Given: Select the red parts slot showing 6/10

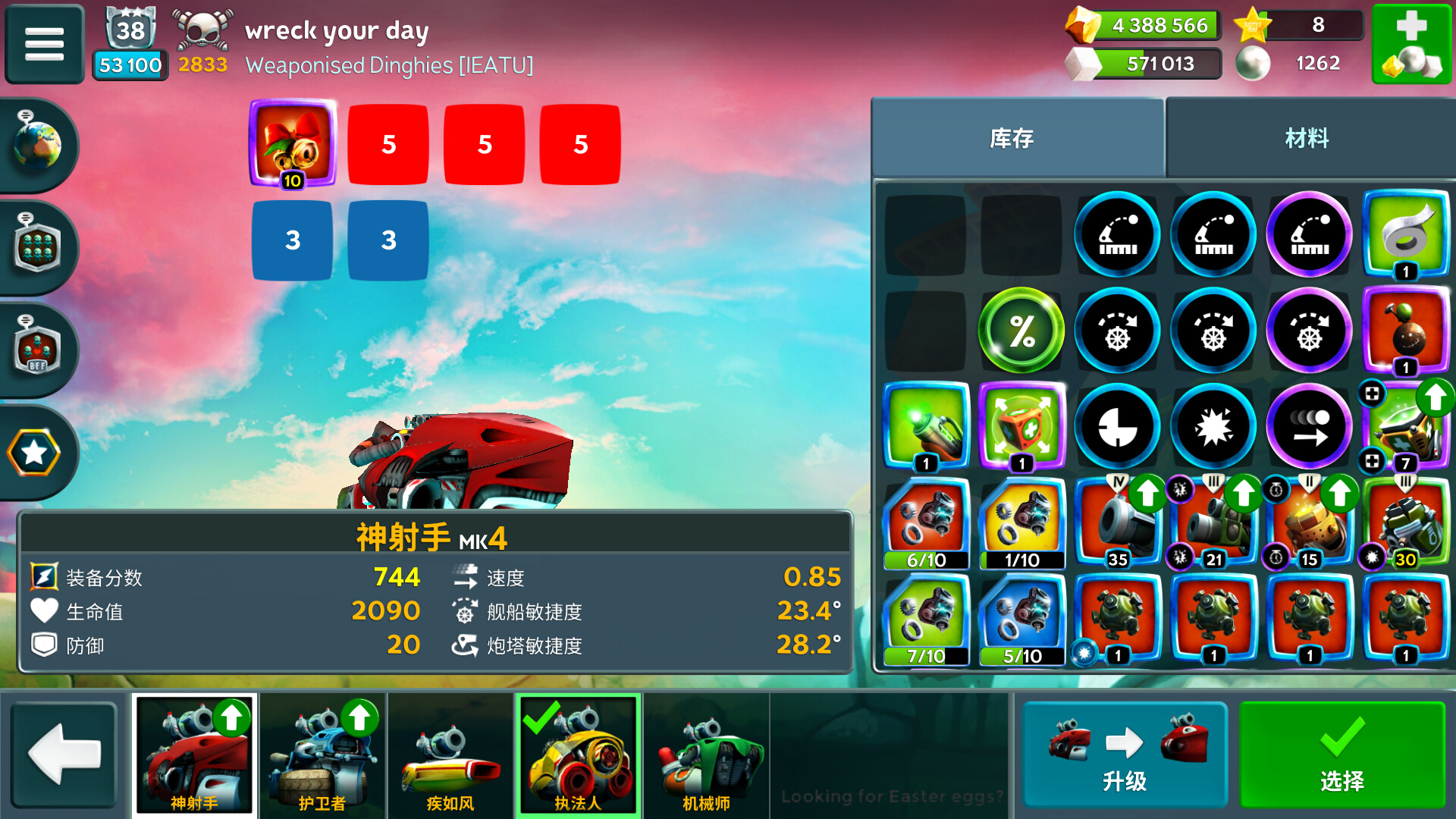Looking at the screenshot, I should click(x=926, y=523).
